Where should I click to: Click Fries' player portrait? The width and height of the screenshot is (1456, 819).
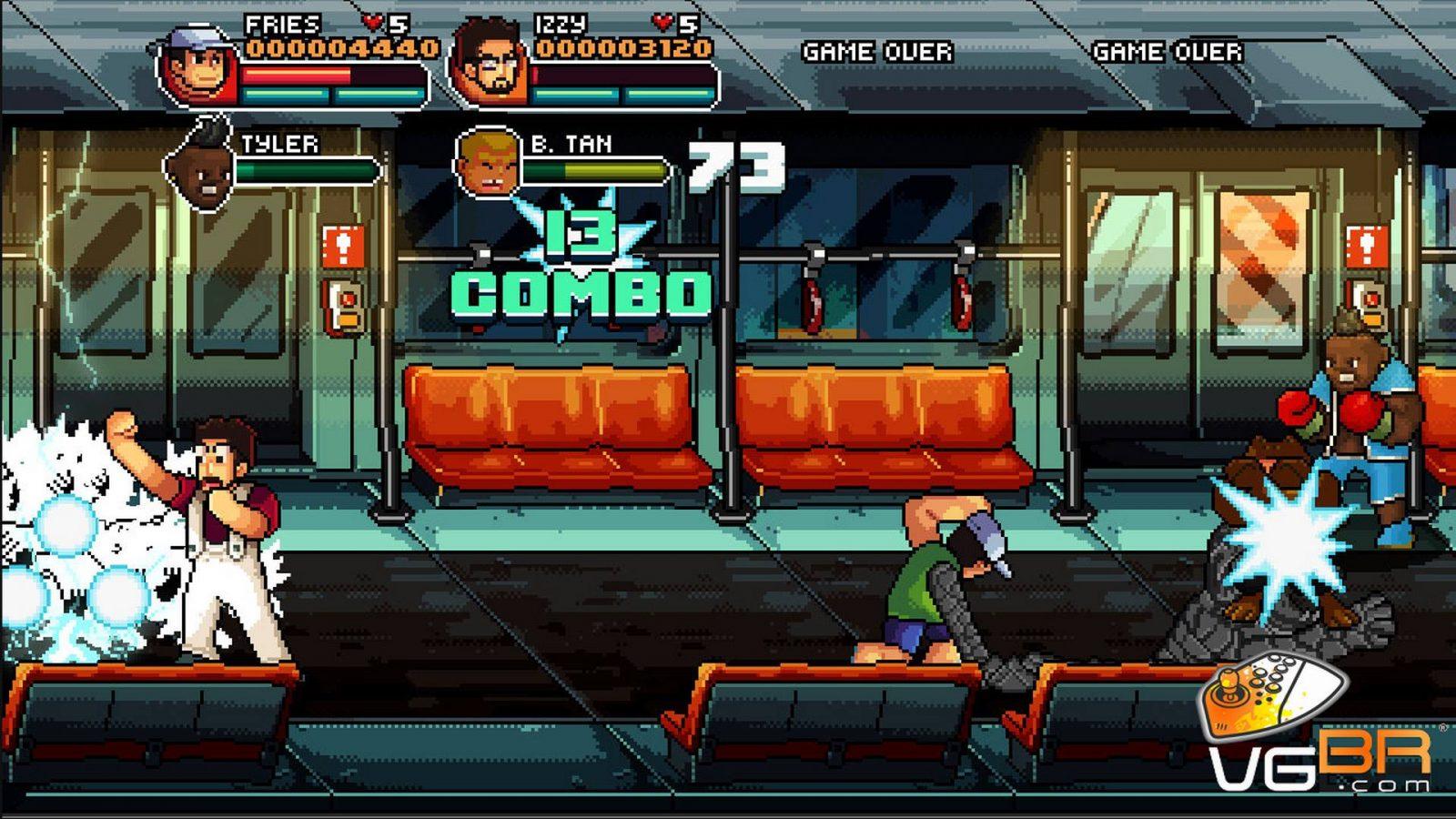(x=200, y=66)
